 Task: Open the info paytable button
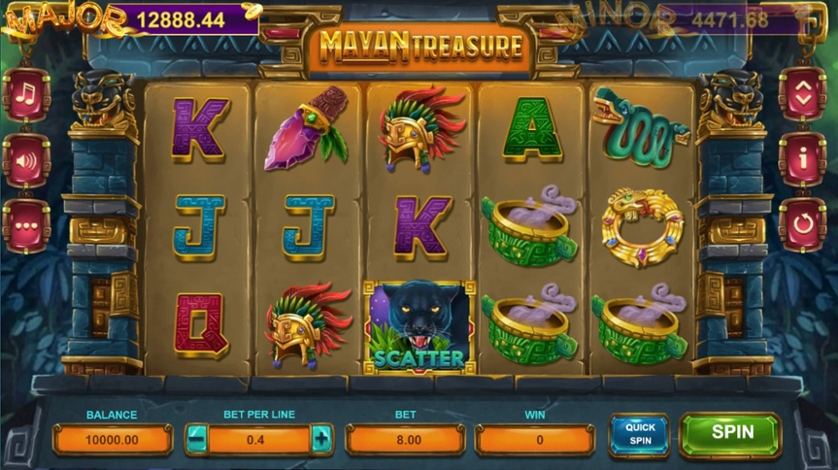[802, 159]
